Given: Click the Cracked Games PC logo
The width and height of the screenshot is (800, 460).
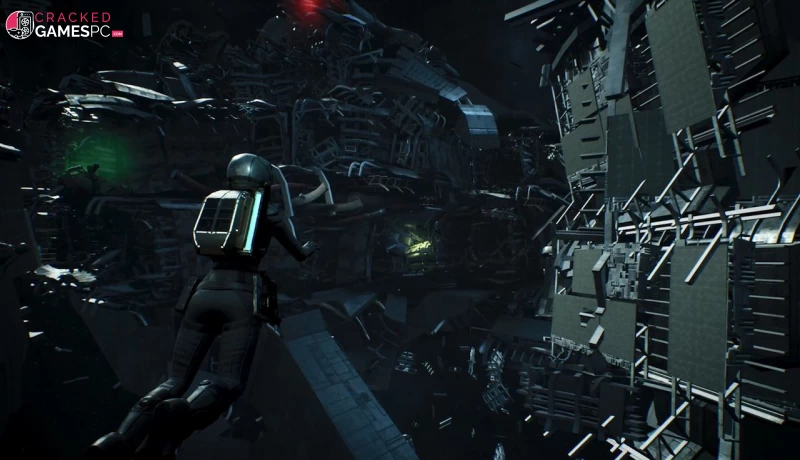Looking at the screenshot, I should pyautogui.click(x=64, y=24).
